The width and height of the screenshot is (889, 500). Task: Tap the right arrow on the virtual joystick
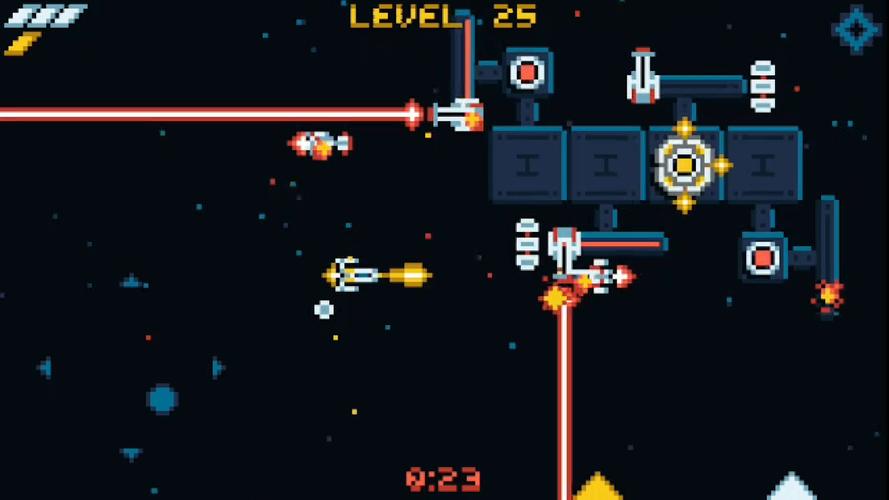[217, 368]
